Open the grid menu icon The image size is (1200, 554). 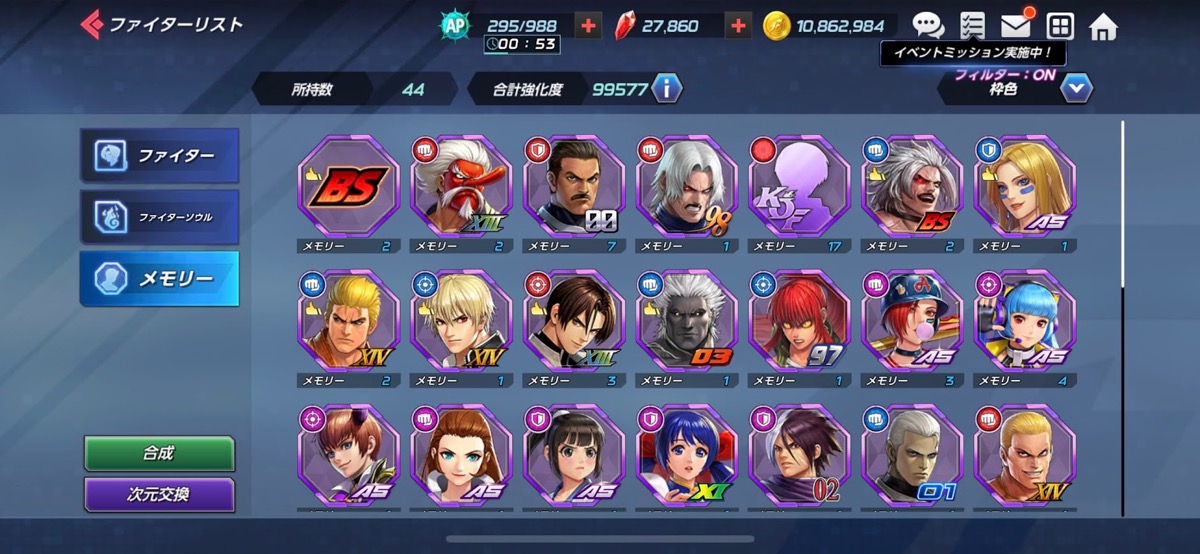(x=1060, y=26)
